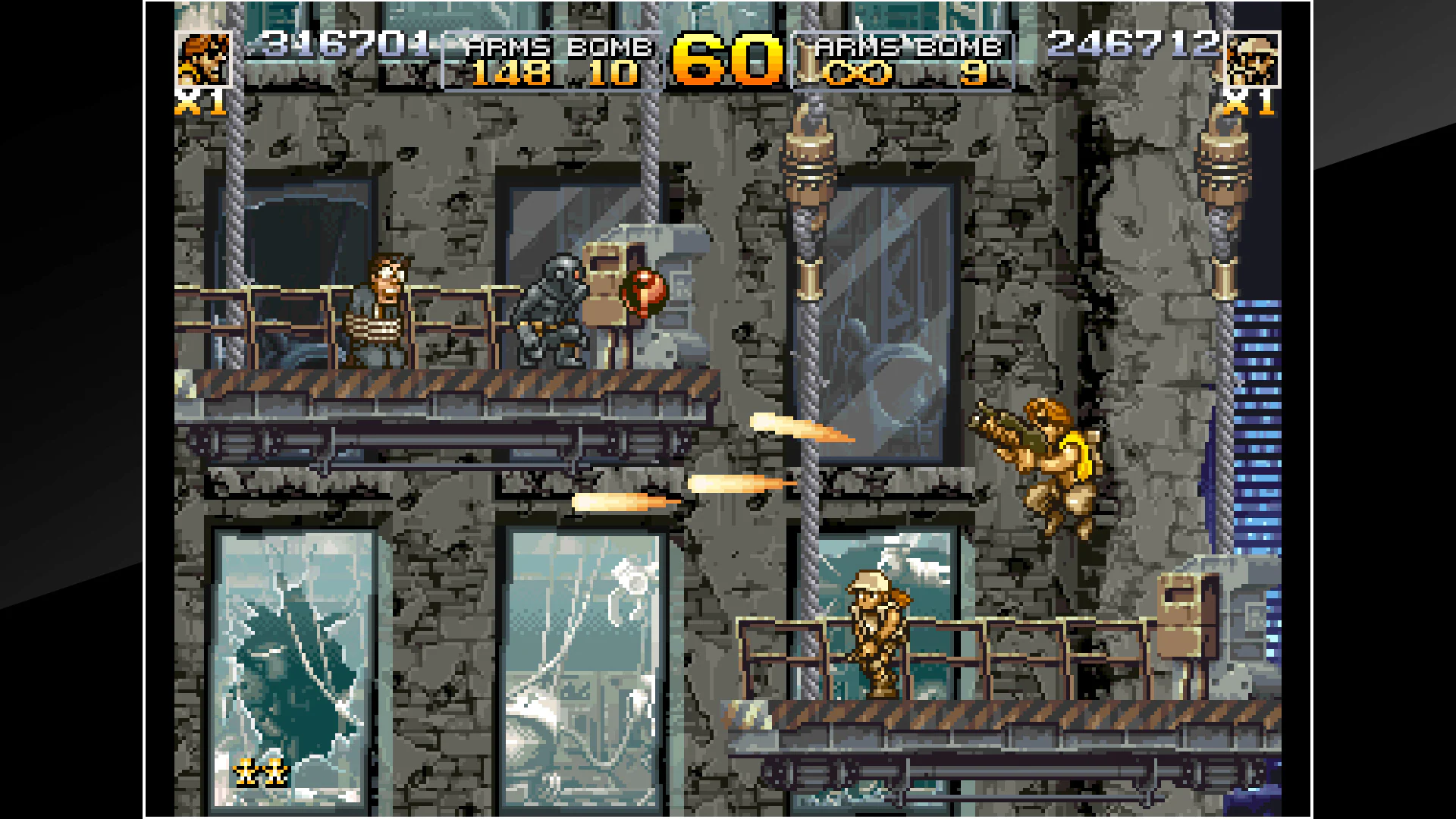Click the ARMS counter showing 148
The width and height of the screenshot is (1456, 819).
tap(510, 74)
